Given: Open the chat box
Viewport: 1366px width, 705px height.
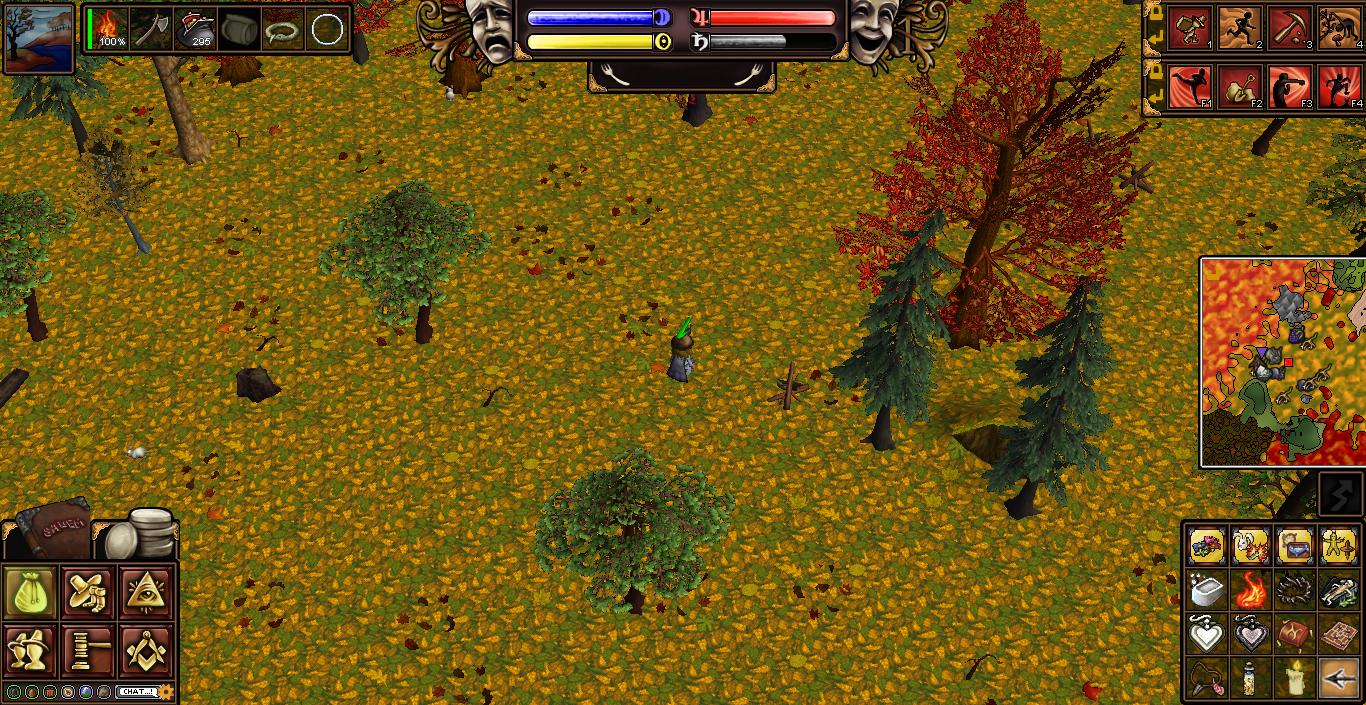Looking at the screenshot, I should (137, 691).
